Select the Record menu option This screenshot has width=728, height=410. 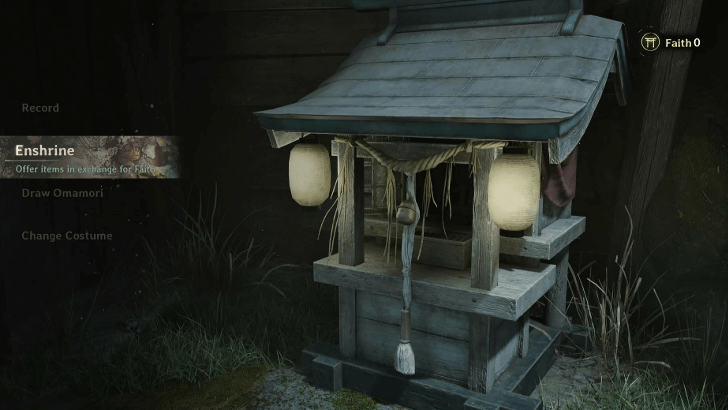[41, 108]
